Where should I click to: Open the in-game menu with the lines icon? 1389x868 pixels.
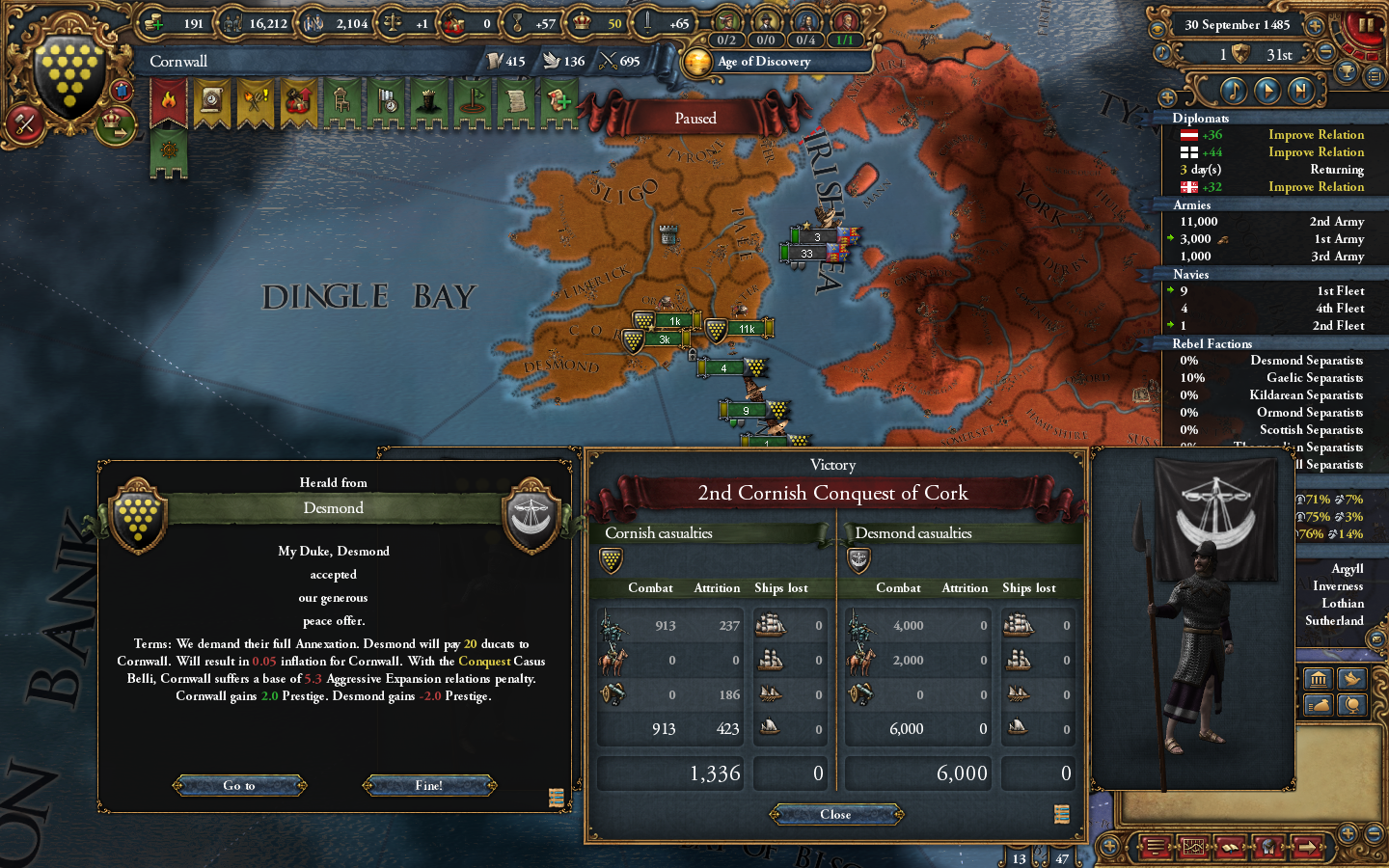(x=1154, y=848)
